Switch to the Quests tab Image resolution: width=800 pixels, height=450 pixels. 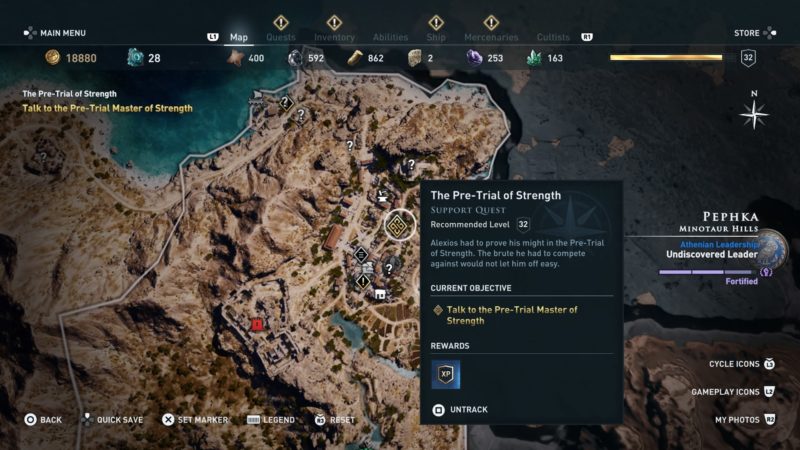tap(281, 37)
